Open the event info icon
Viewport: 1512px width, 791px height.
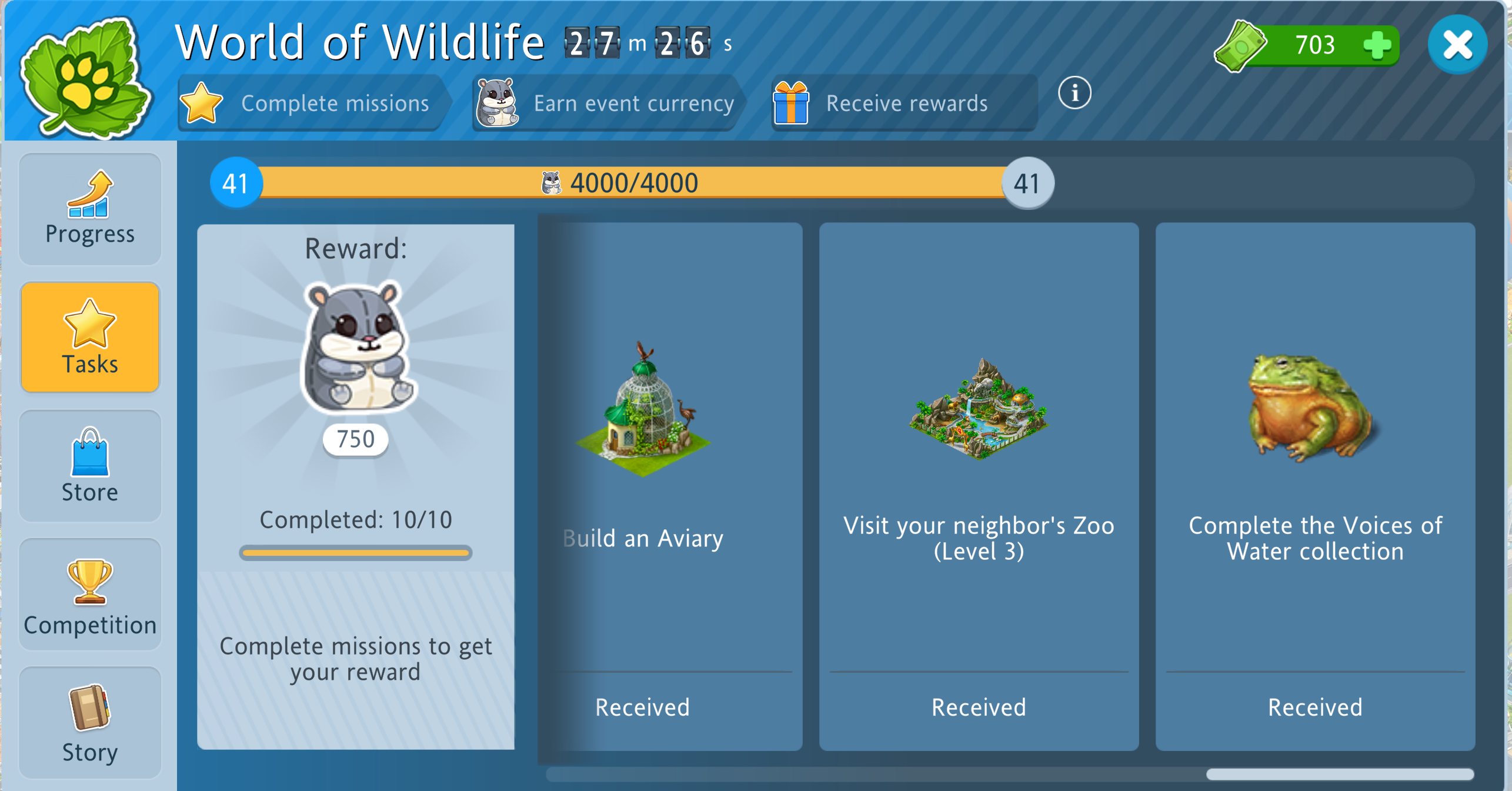coord(1074,93)
